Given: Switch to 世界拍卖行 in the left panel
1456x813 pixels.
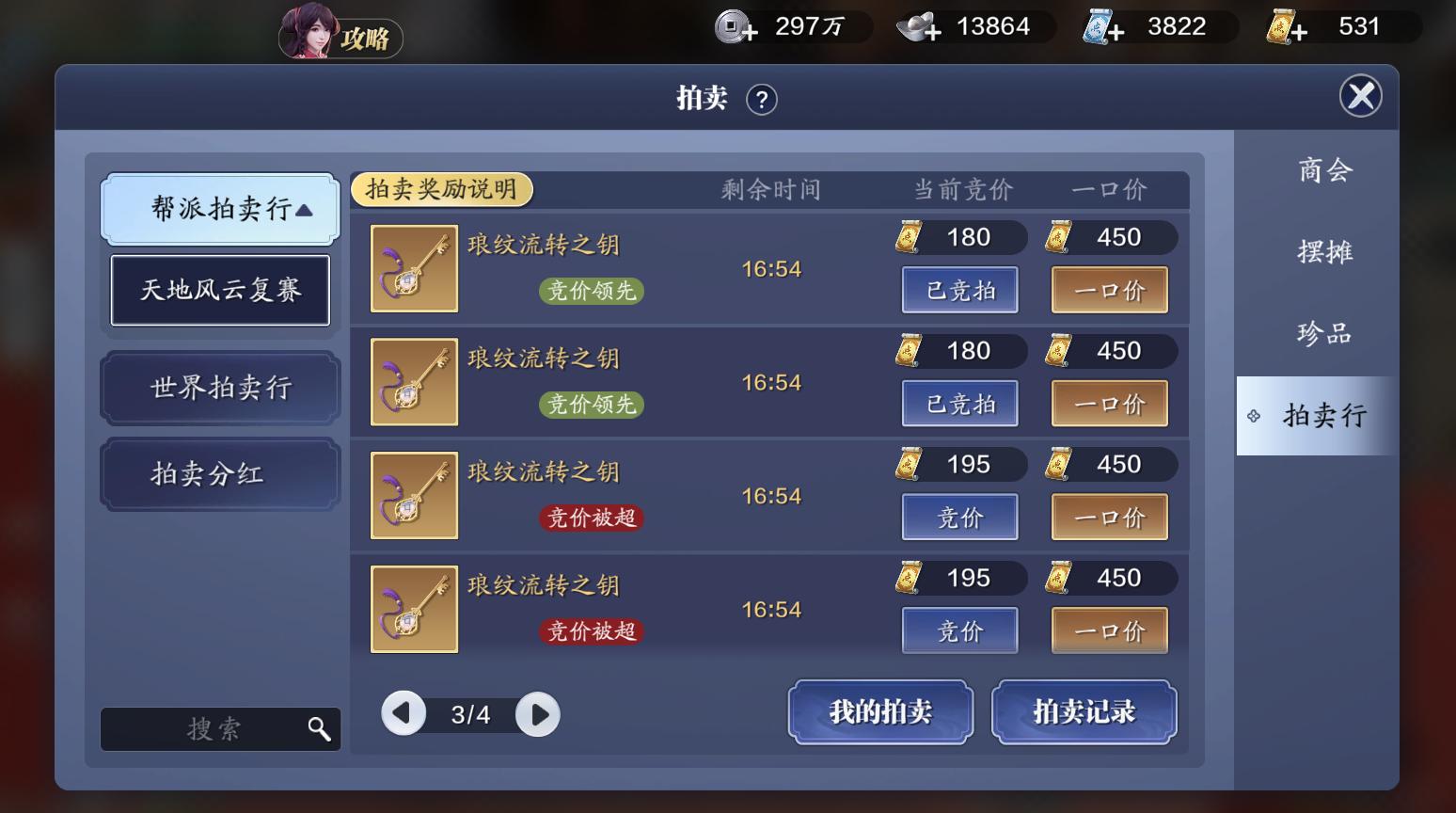Looking at the screenshot, I should tap(219, 388).
